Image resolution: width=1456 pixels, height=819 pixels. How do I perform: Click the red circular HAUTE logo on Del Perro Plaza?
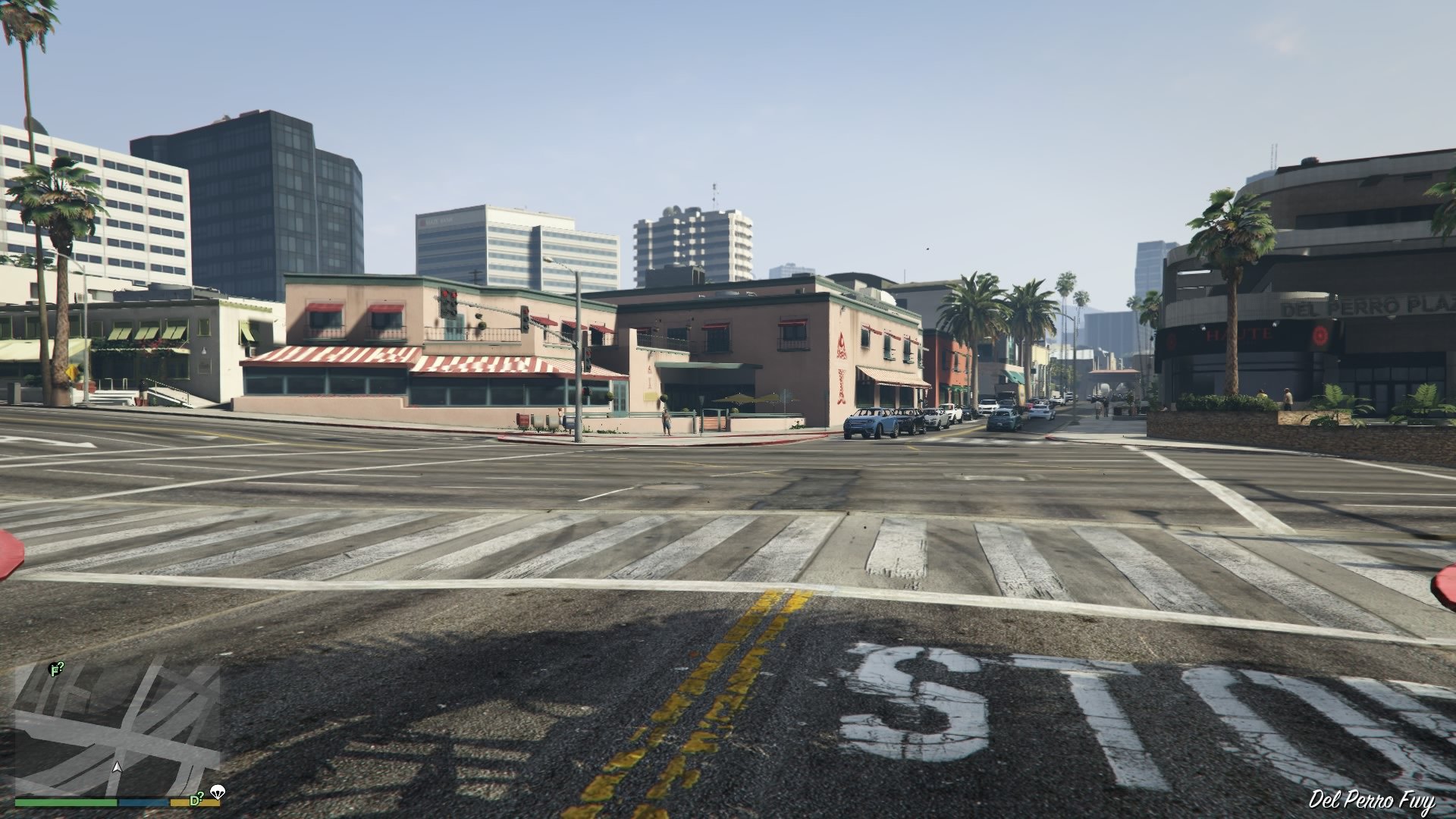point(1319,335)
